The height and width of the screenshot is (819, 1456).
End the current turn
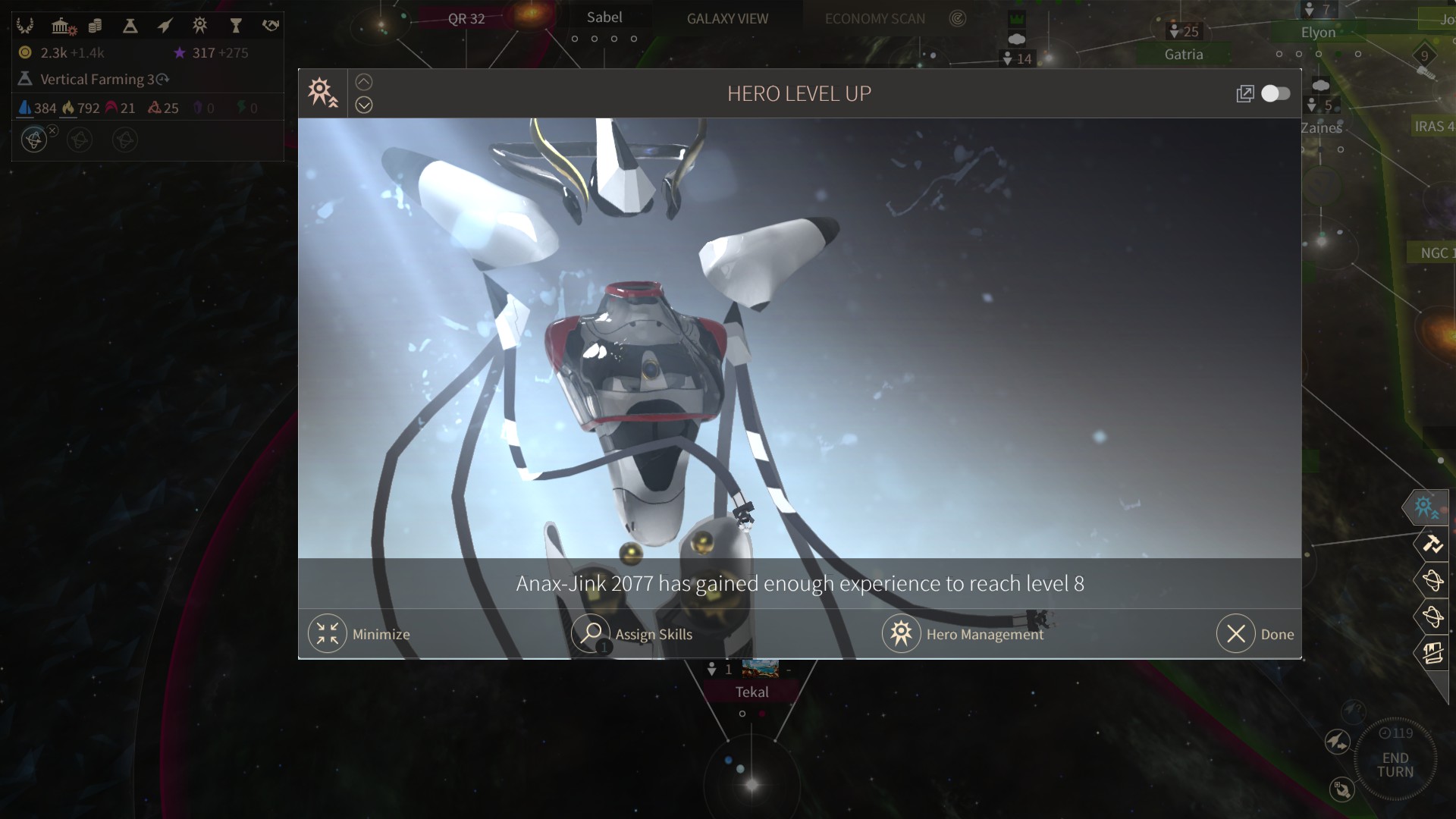tap(1395, 764)
